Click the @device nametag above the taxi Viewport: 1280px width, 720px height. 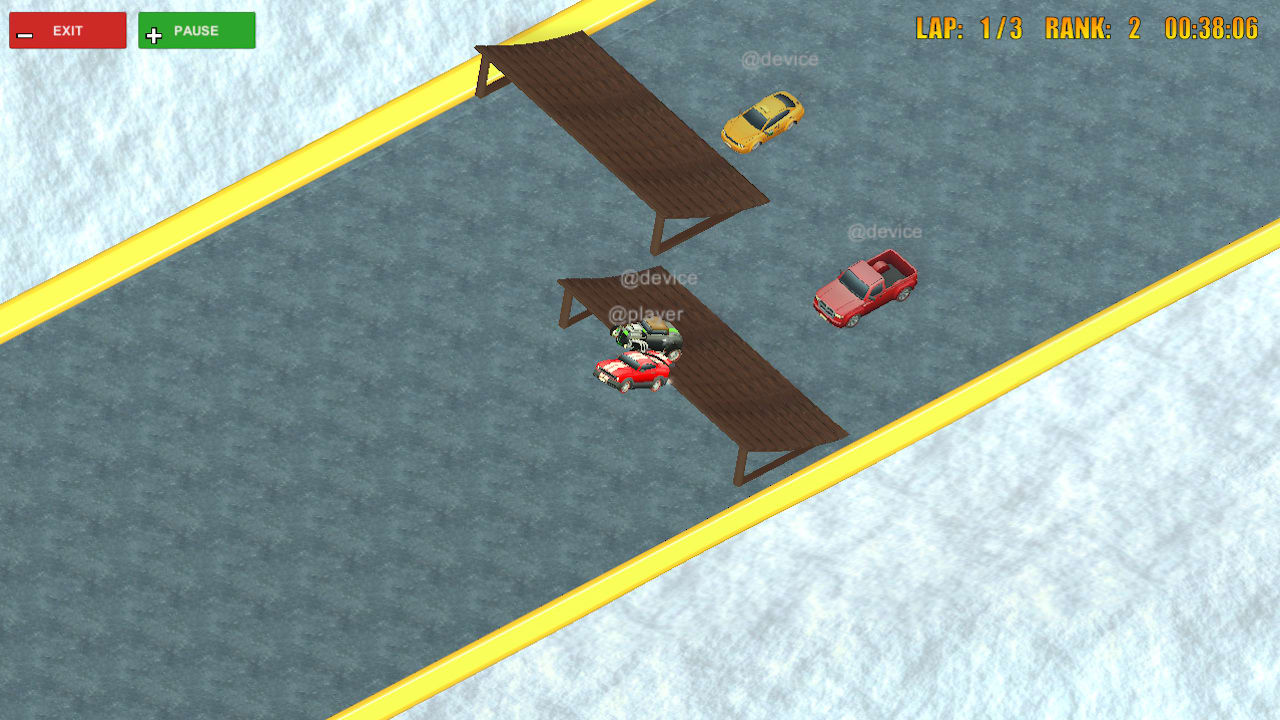pos(781,58)
